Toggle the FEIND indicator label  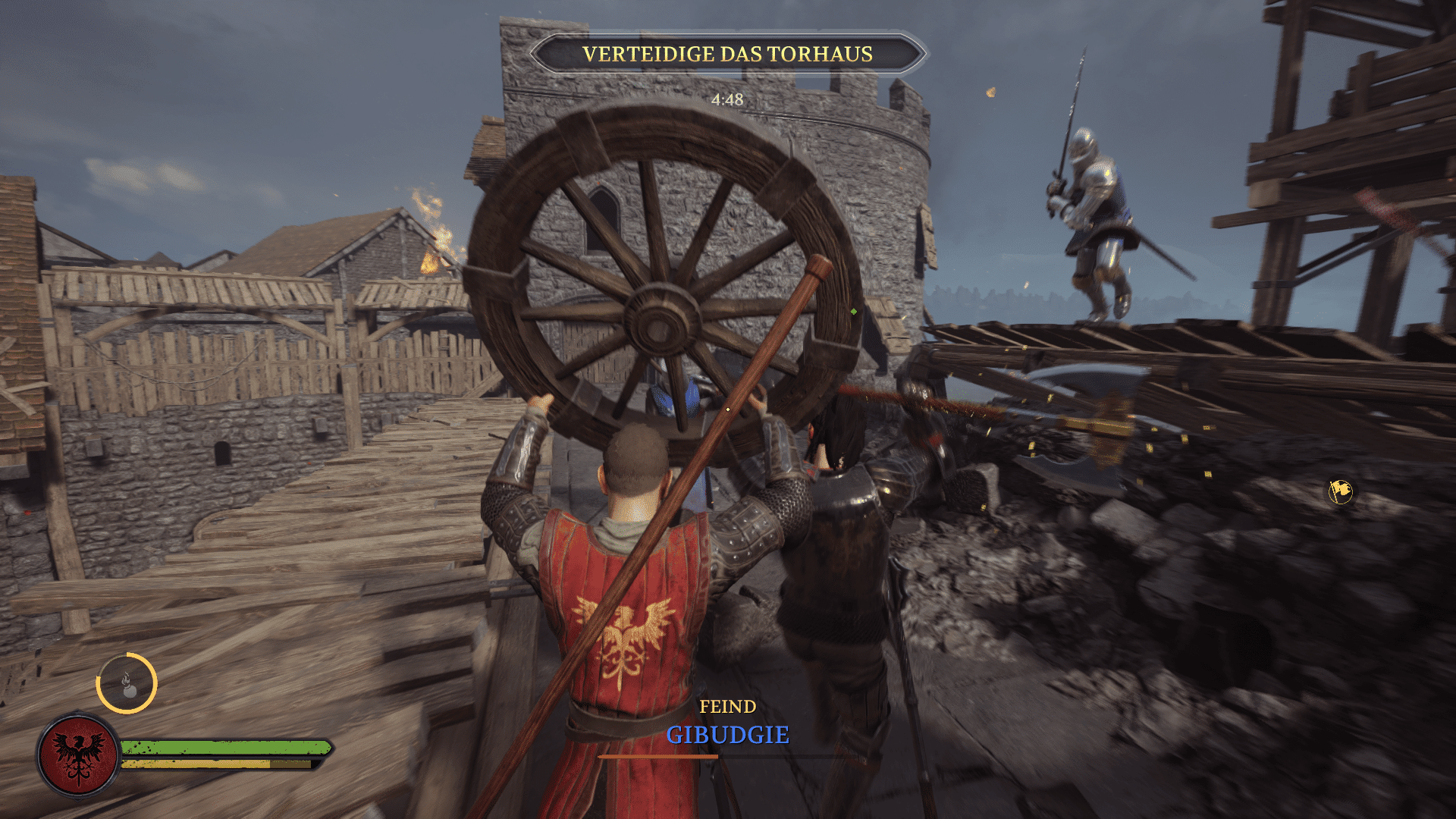pyautogui.click(x=727, y=706)
